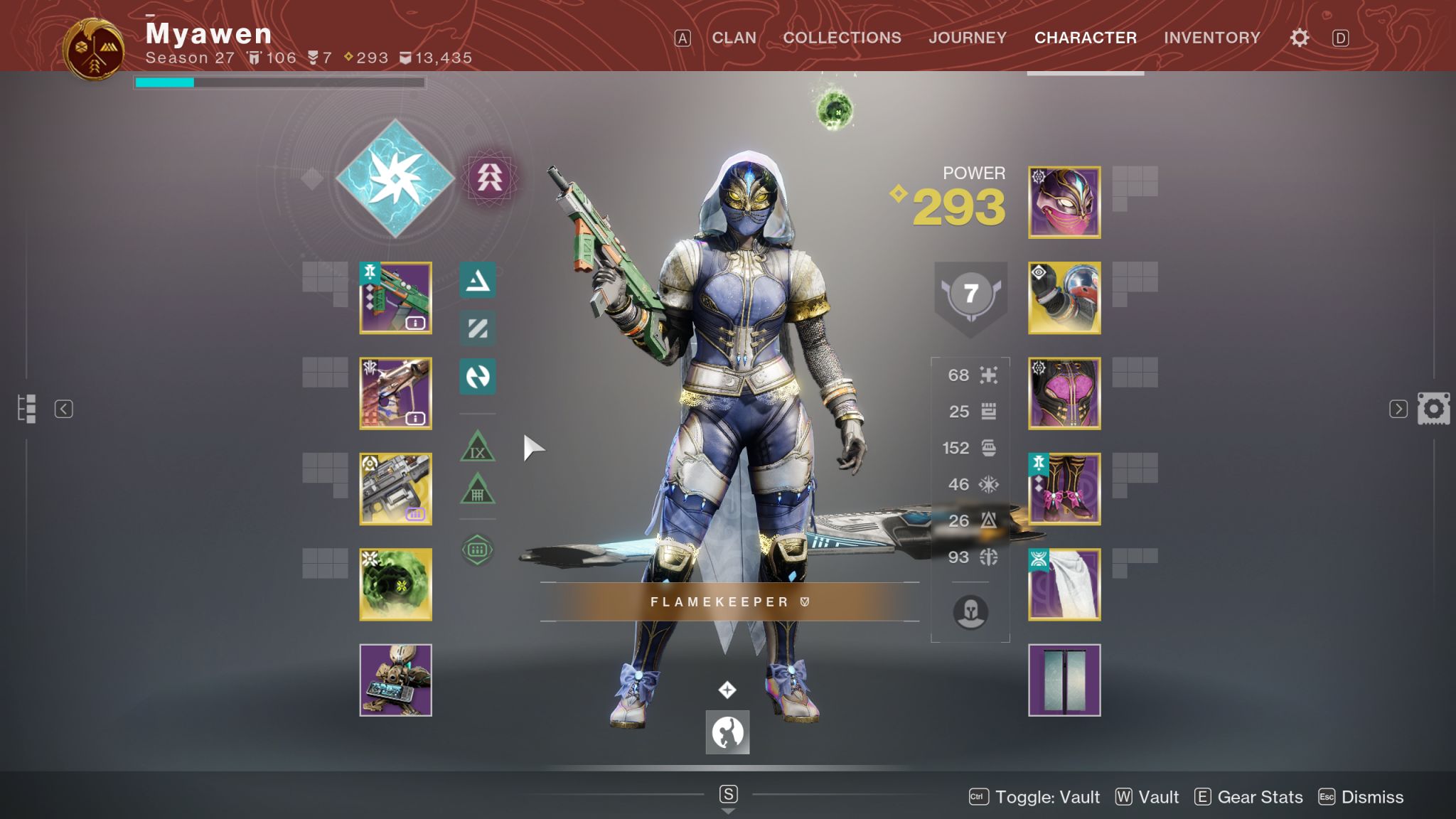Open the Inventory tab
Image resolution: width=1456 pixels, height=819 pixels.
(x=1211, y=38)
